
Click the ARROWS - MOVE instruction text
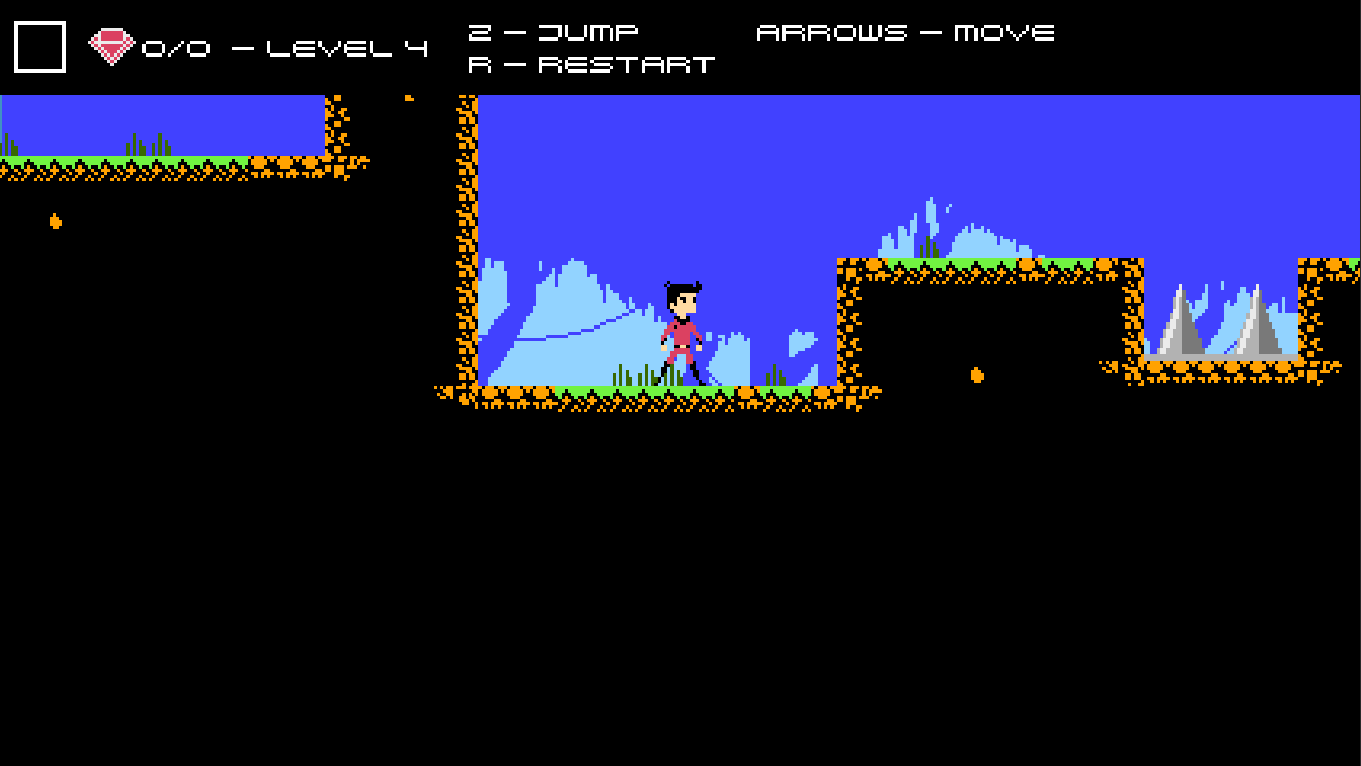coord(906,31)
